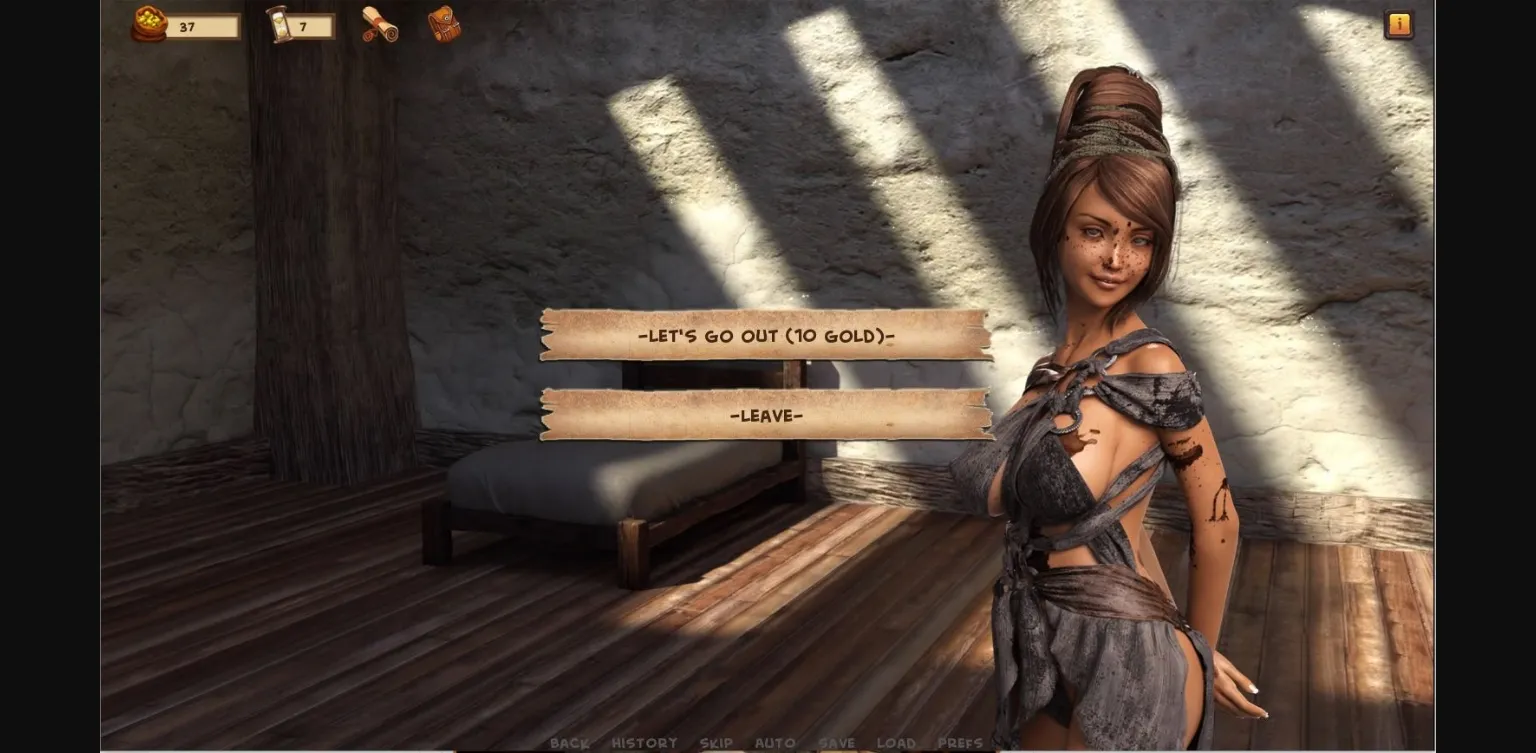Enable Auto advance
Viewport: 1536px width, 753px height.
(775, 743)
